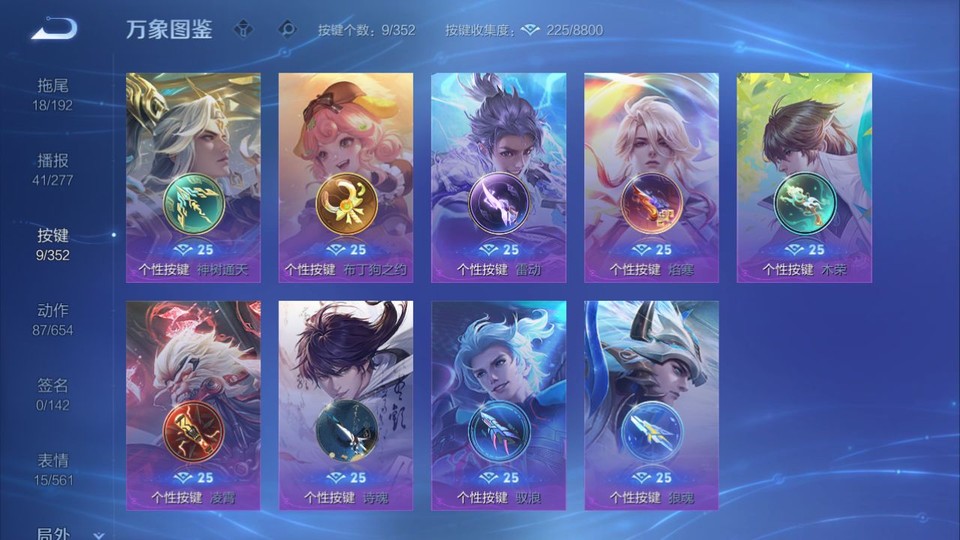The image size is (960, 540).
Task: Click the diamond-shaped icon beside 万象图鉴
Action: pyautogui.click(x=243, y=29)
